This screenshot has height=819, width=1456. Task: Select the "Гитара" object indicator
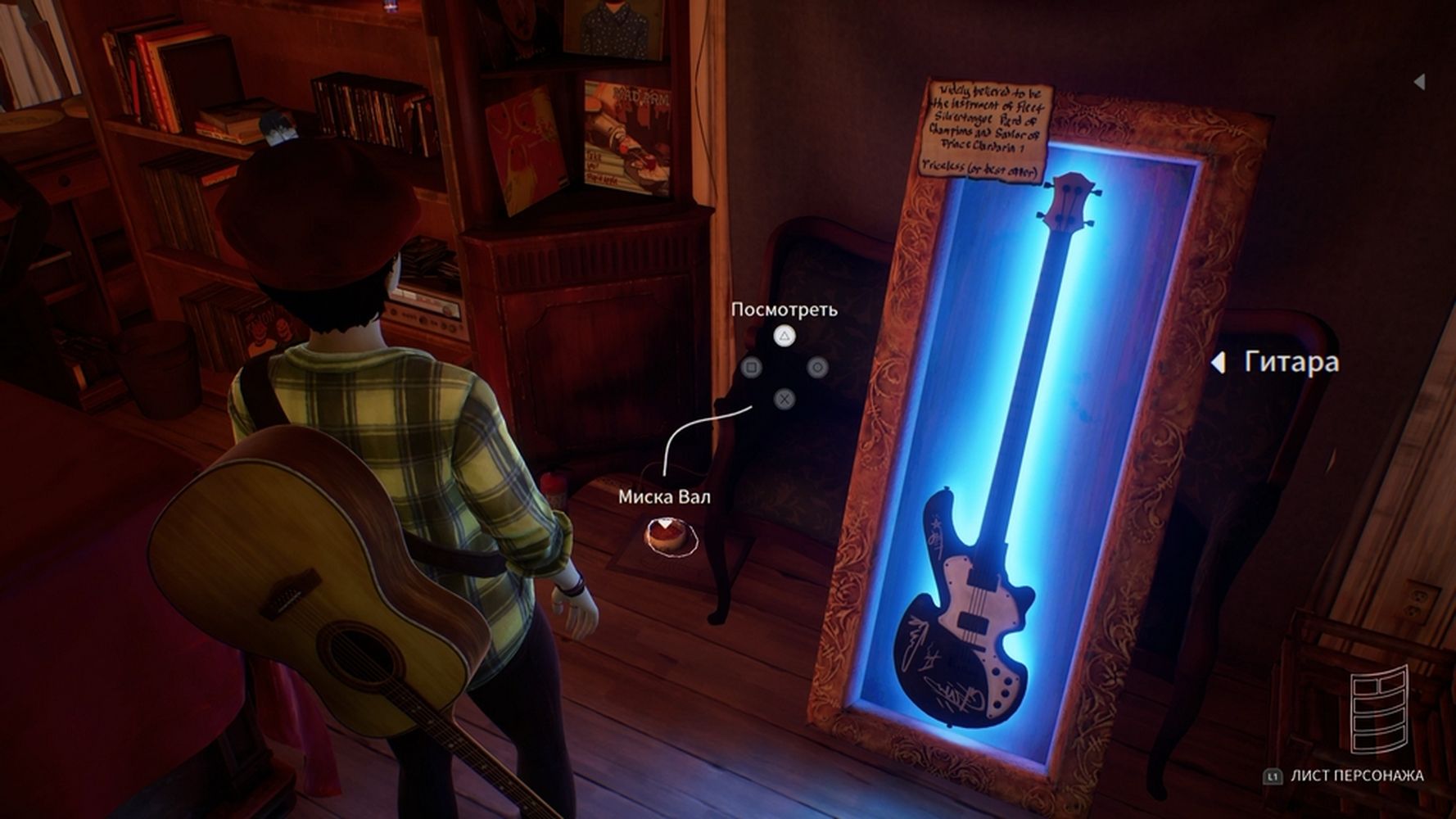click(x=1291, y=362)
